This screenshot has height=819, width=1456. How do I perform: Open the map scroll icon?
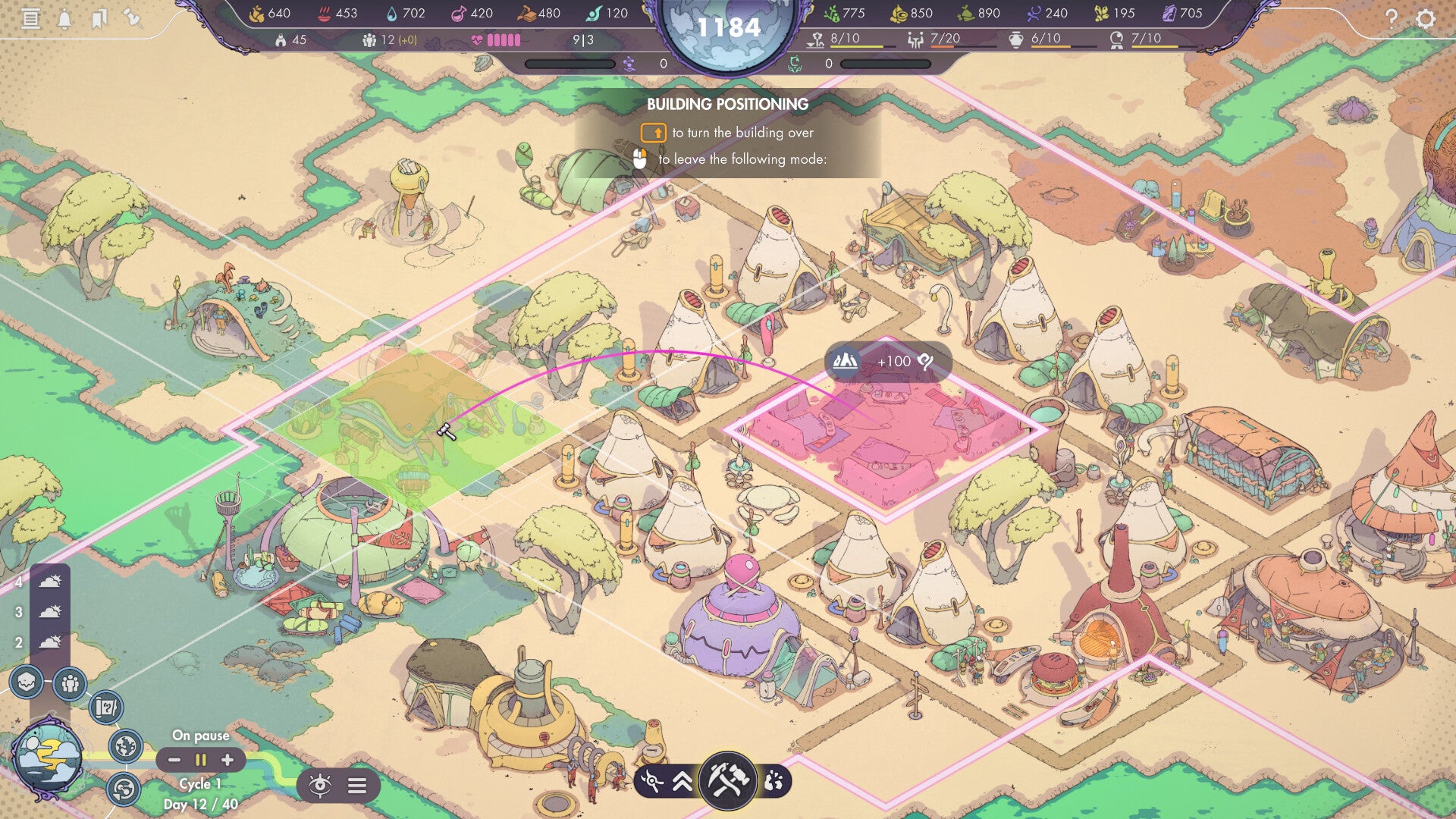[x=106, y=708]
